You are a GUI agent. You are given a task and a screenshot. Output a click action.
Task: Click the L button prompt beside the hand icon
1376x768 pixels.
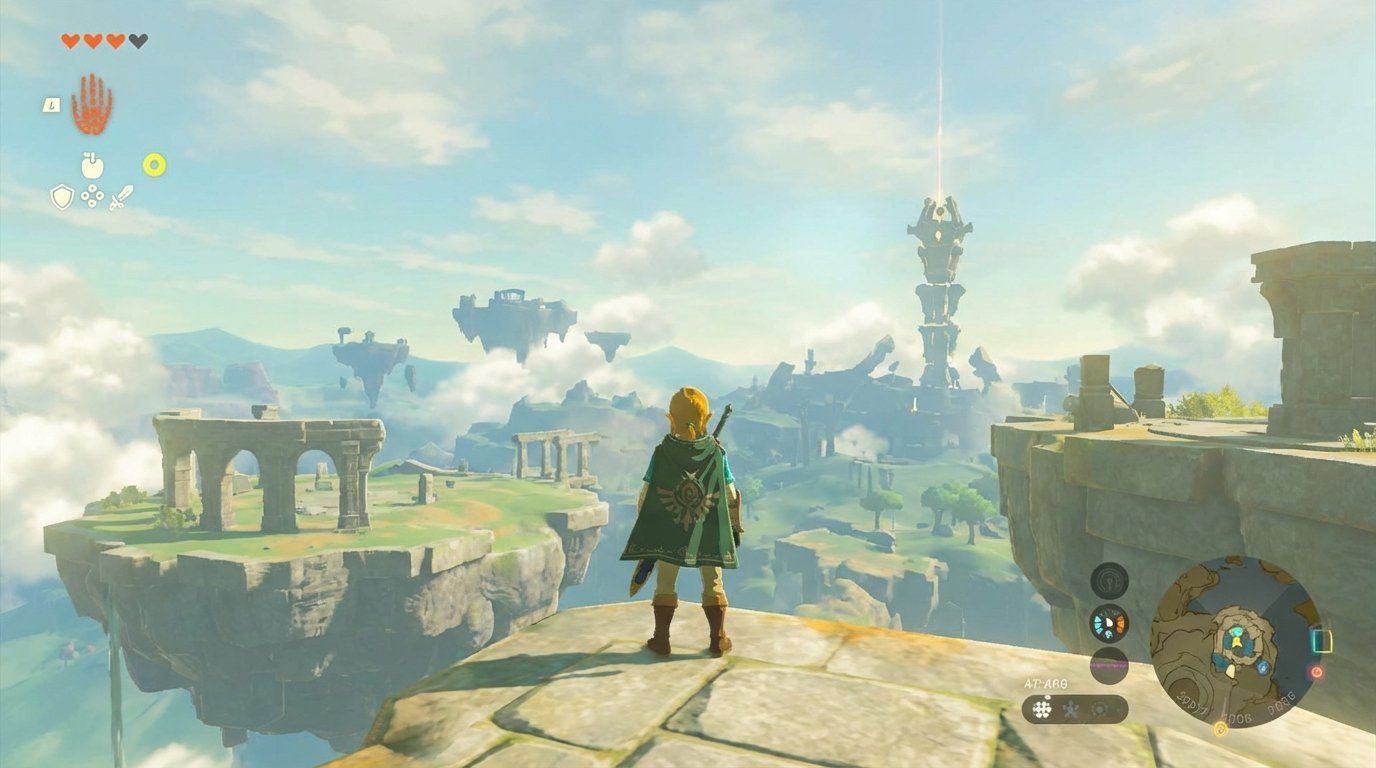pyautogui.click(x=52, y=105)
